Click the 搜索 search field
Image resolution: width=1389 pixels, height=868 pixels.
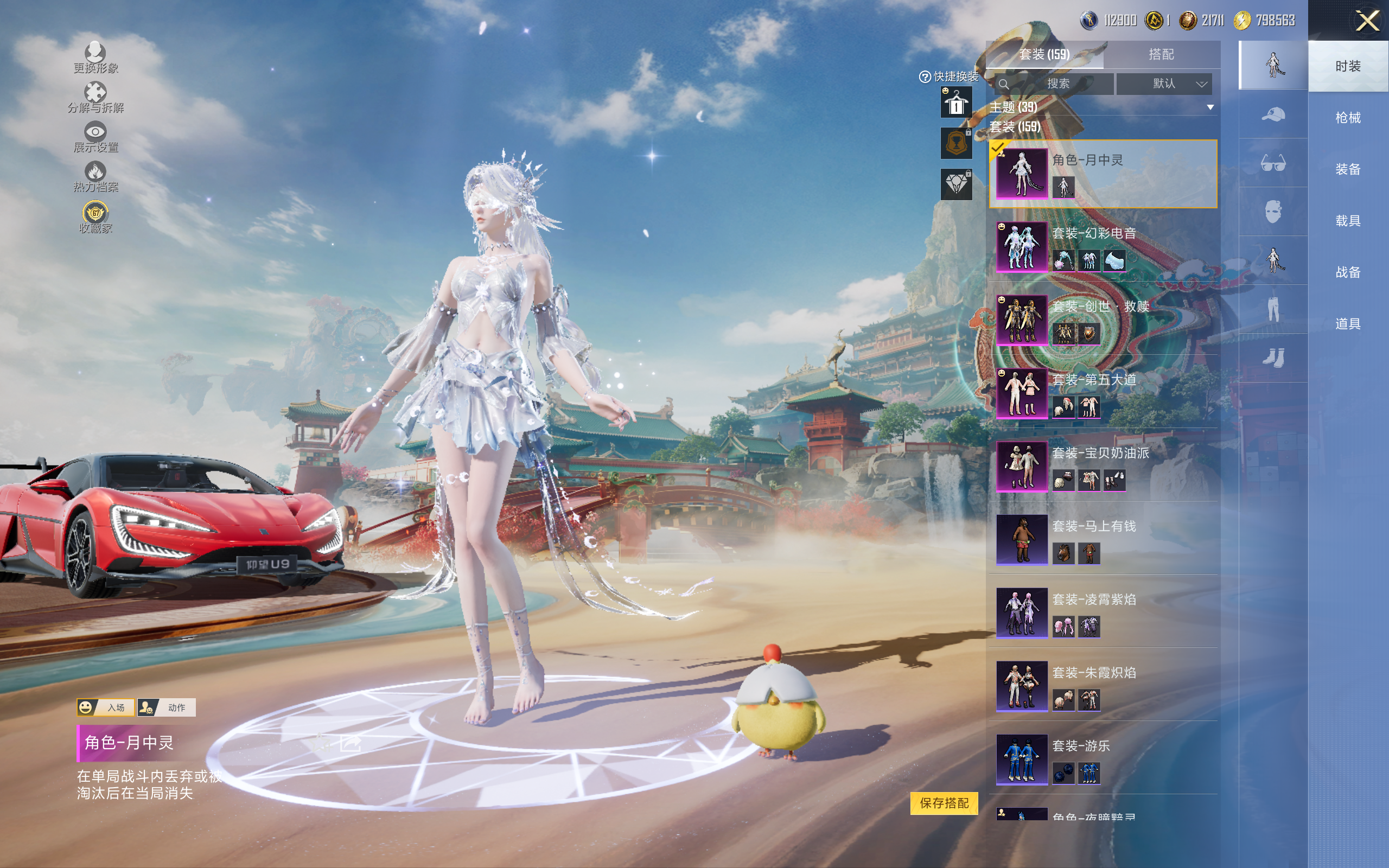(1055, 84)
